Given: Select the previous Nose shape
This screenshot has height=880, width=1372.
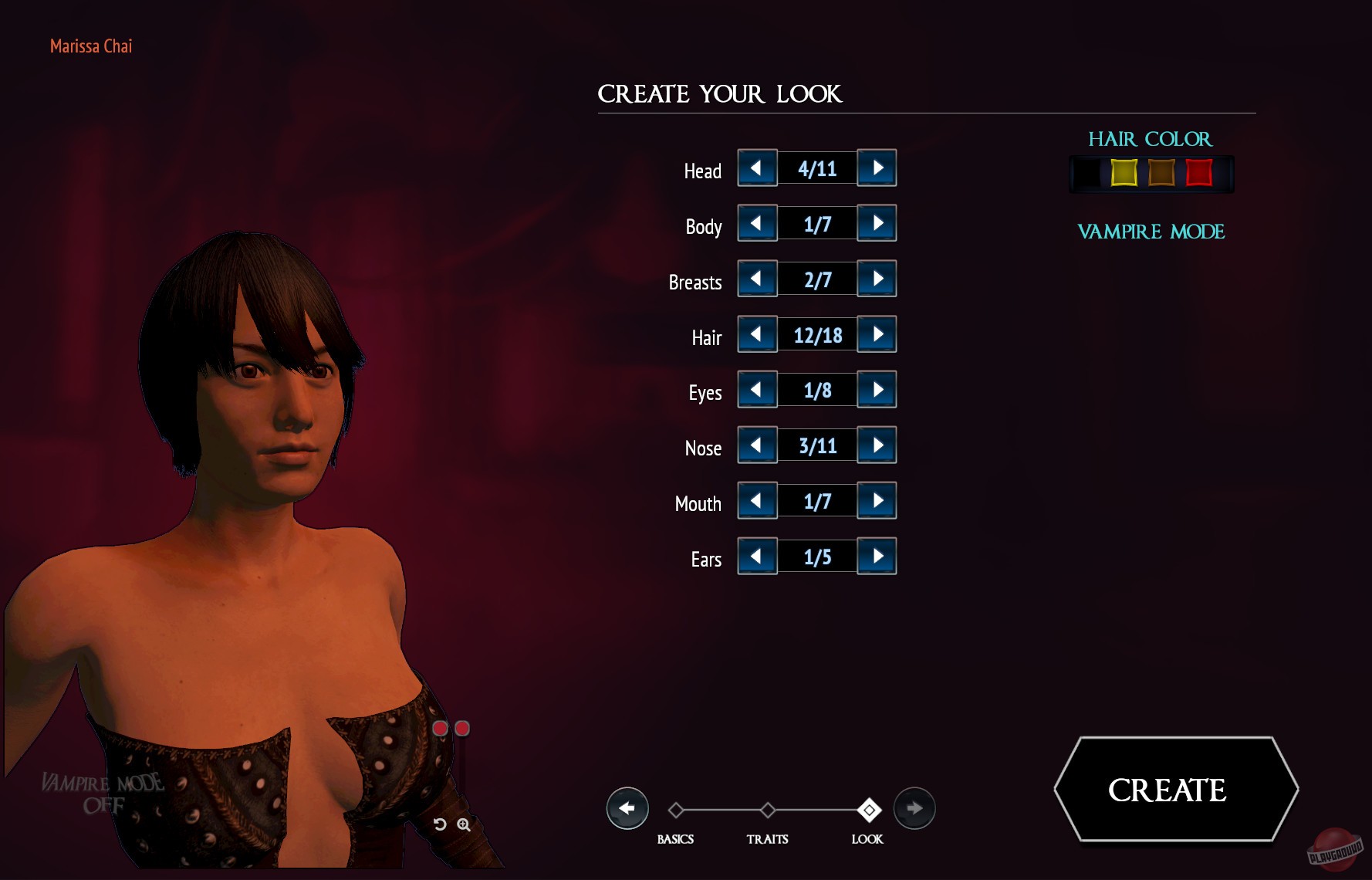Looking at the screenshot, I should click(x=757, y=445).
